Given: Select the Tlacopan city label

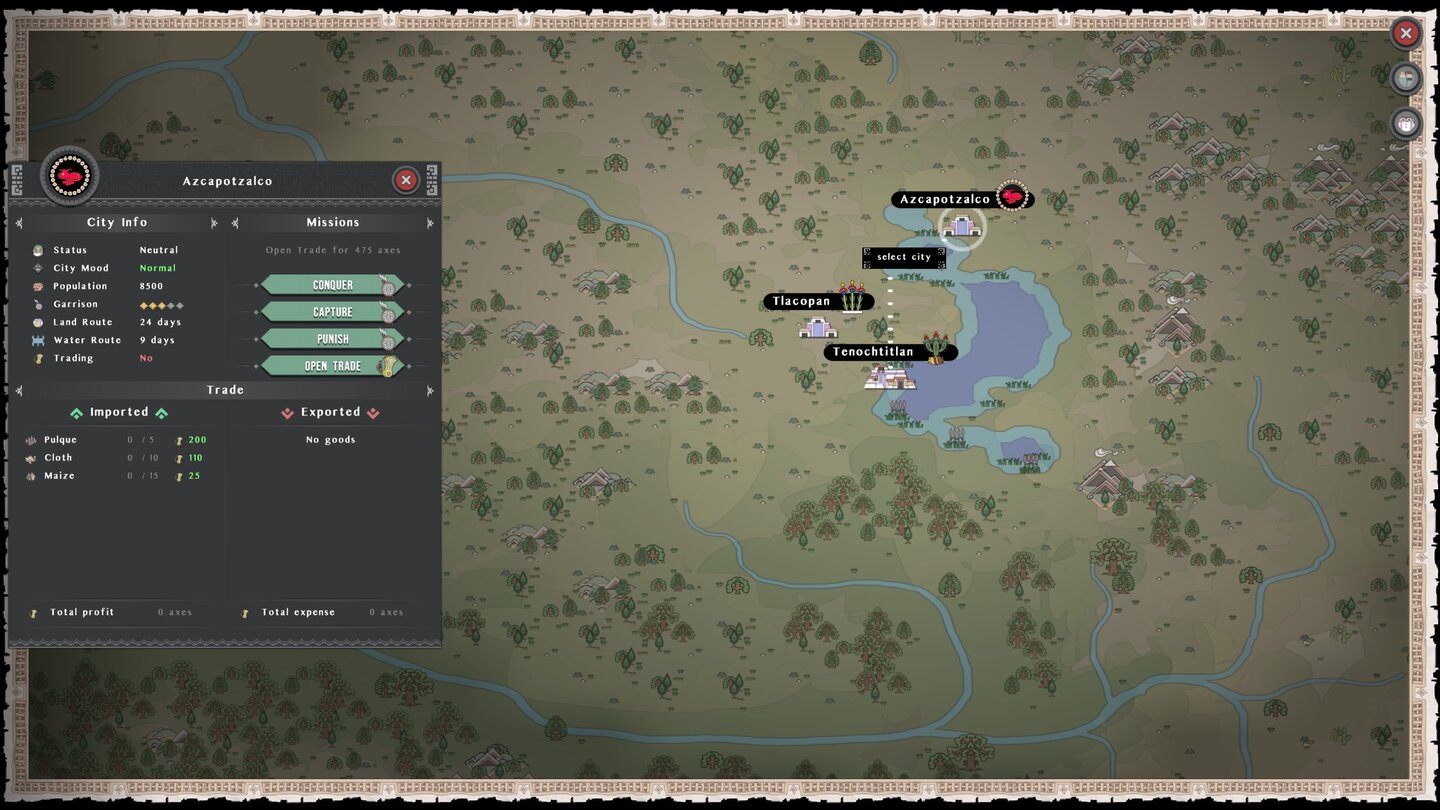Looking at the screenshot, I should pos(799,301).
